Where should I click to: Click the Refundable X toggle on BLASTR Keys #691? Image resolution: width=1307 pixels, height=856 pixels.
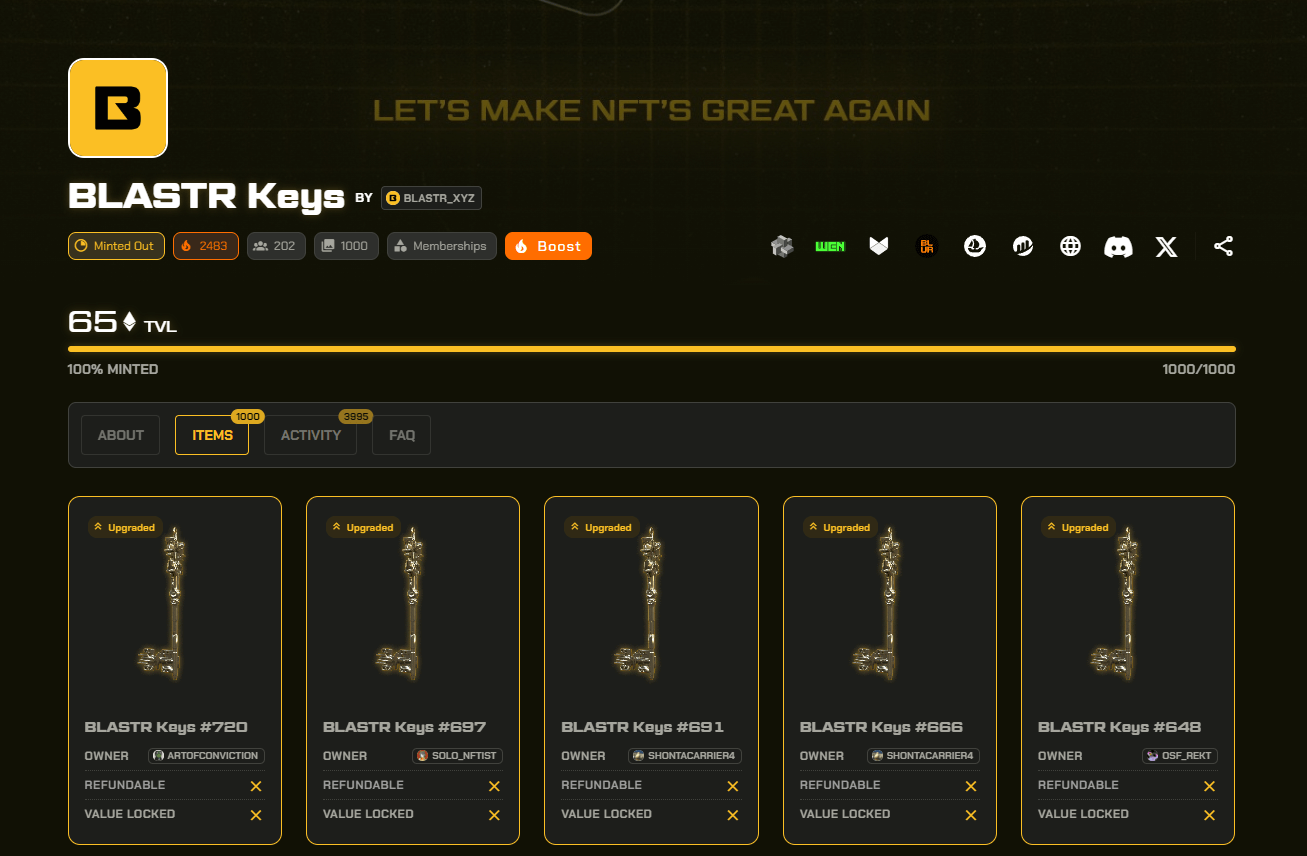pyautogui.click(x=732, y=786)
